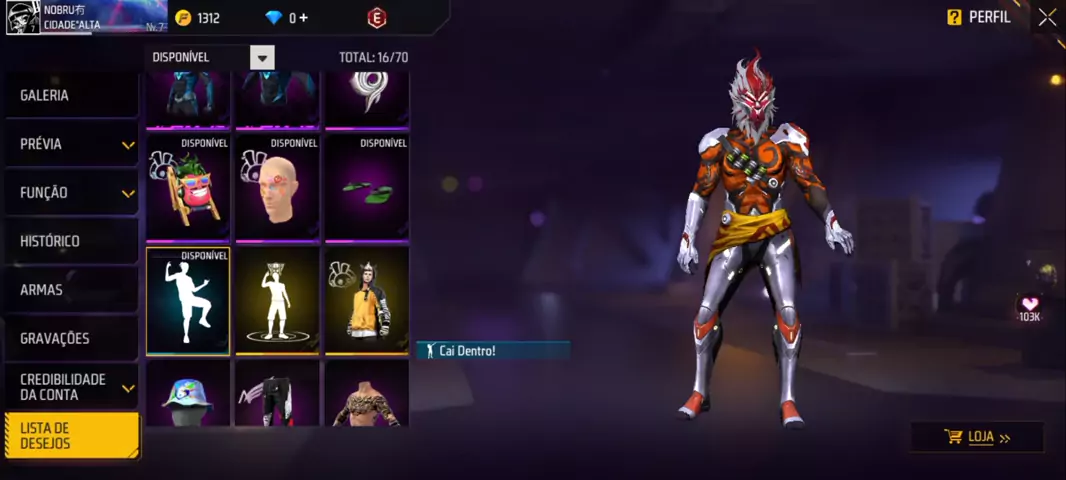Viewport: 1066px width, 480px height.
Task: Select the colorful bucket hat item
Action: [x=188, y=395]
